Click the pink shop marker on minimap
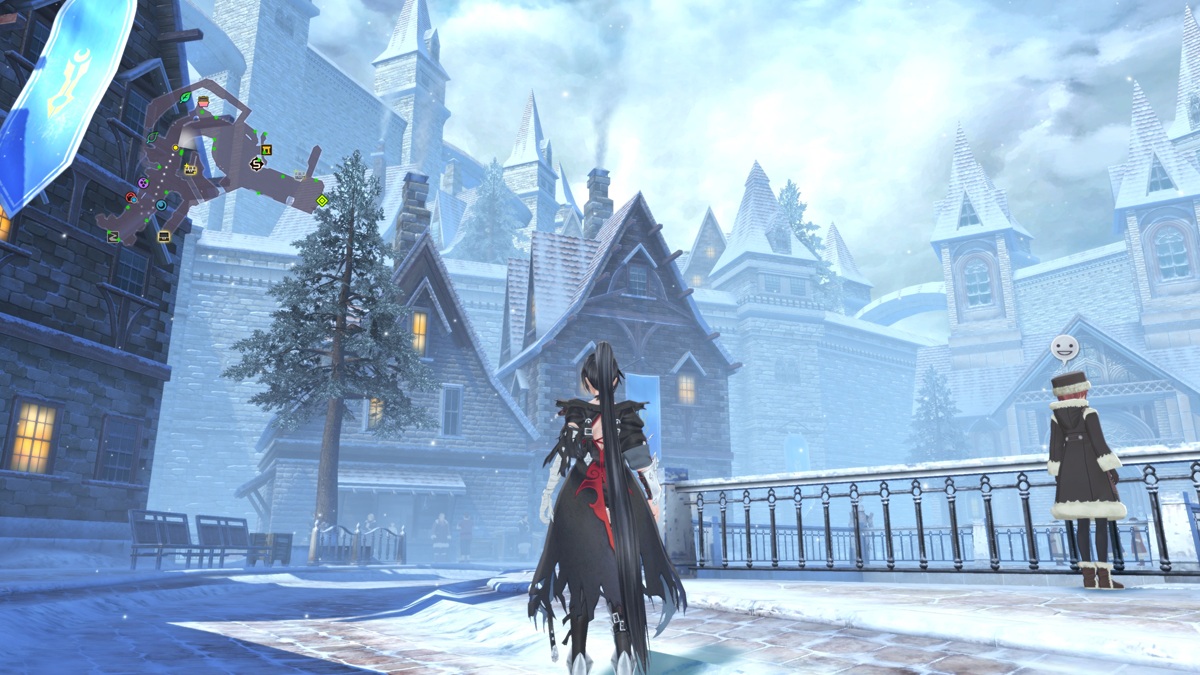 203,102
